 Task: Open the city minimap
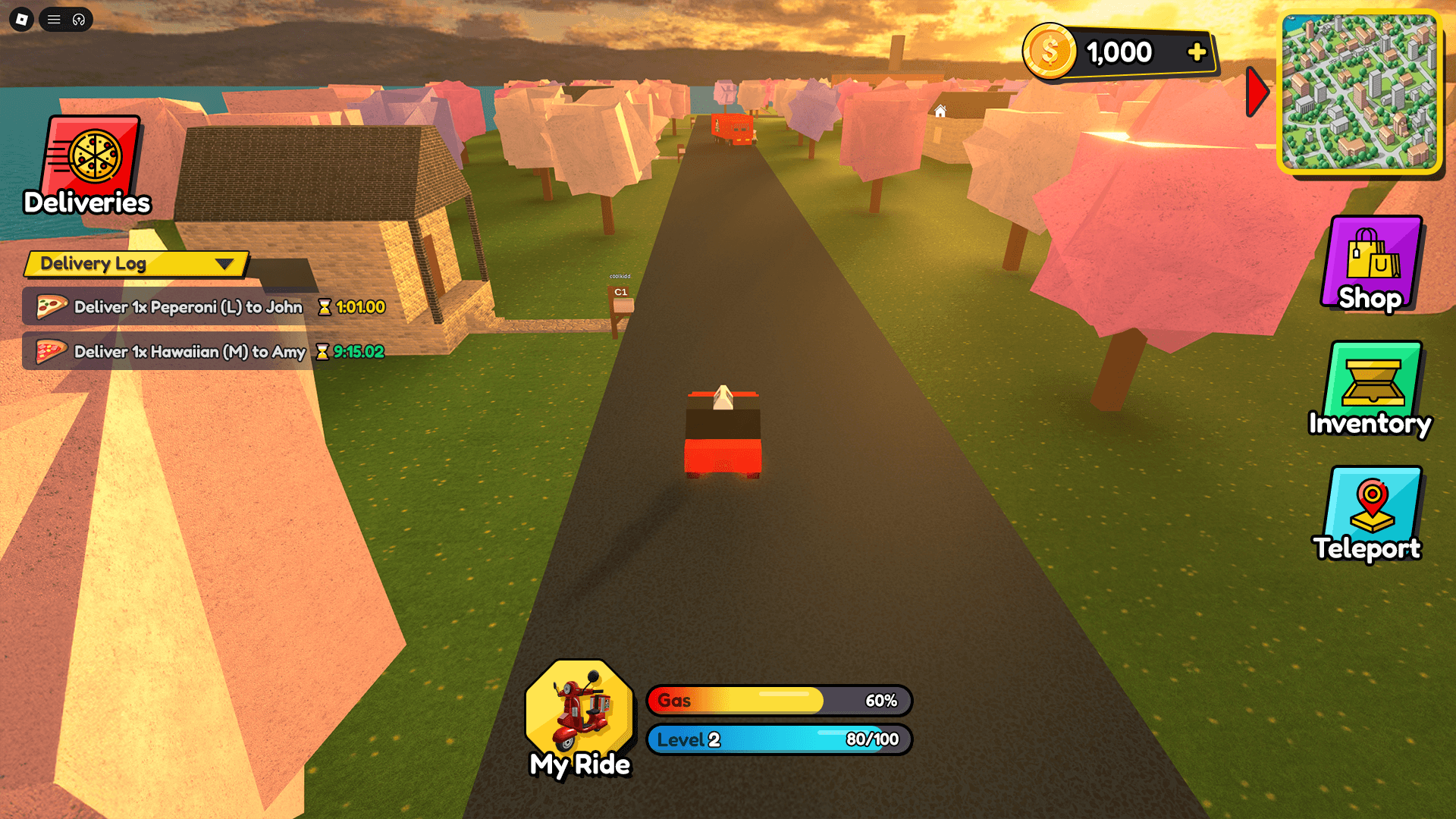click(x=1360, y=92)
